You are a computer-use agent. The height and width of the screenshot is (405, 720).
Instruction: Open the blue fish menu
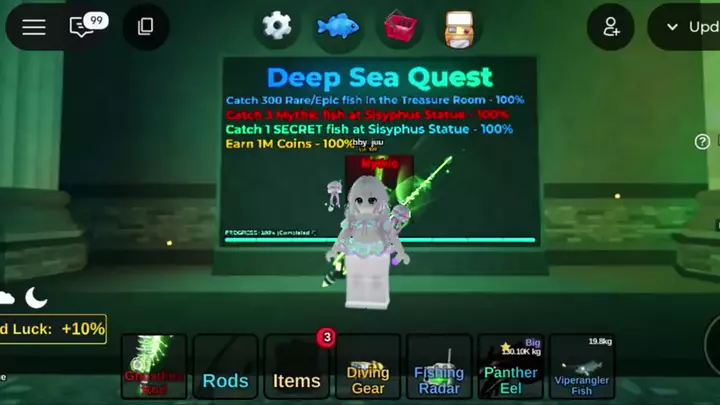tap(338, 26)
